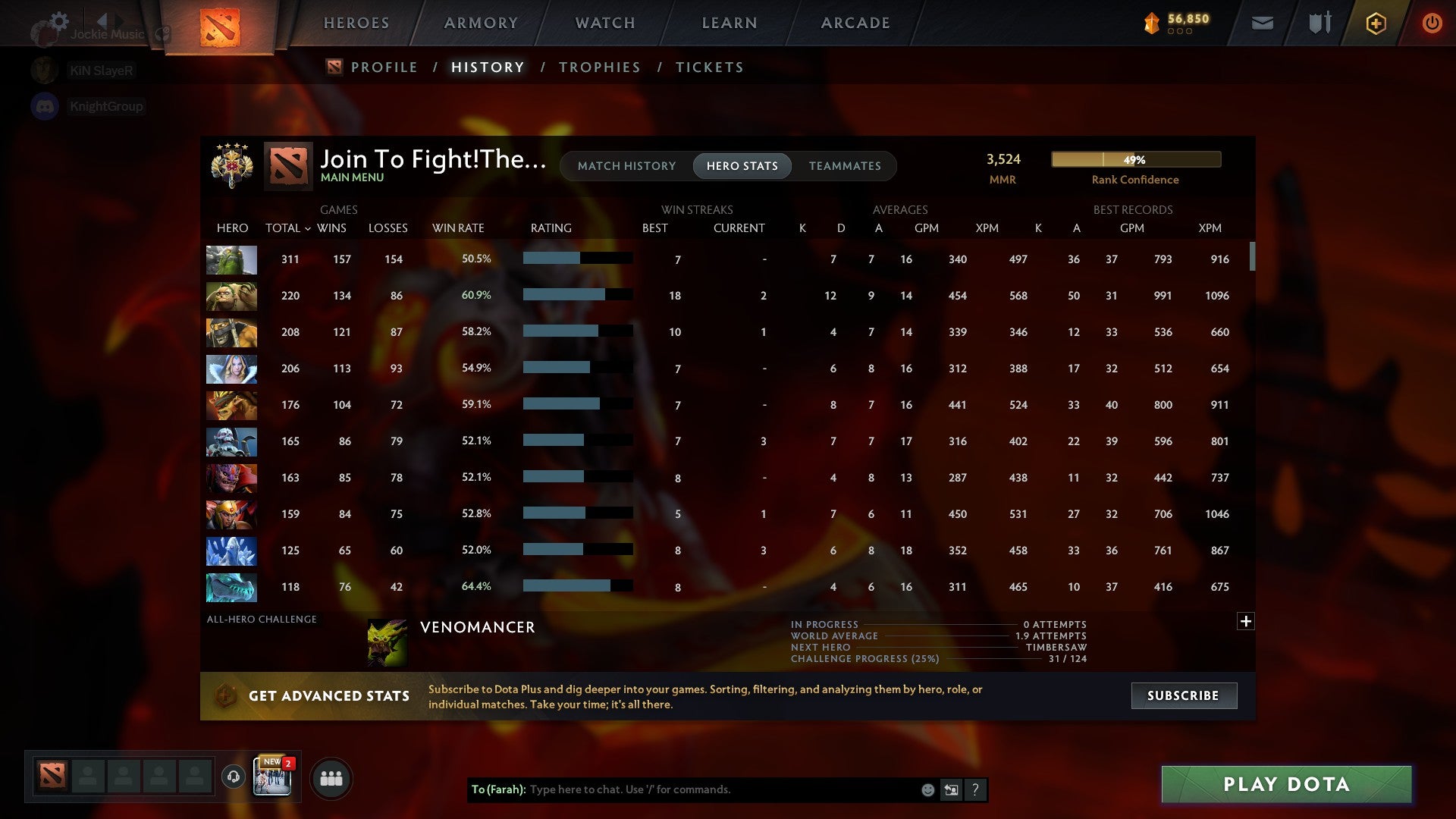
Task: Click the friends list icon near chat
Action: point(331,777)
